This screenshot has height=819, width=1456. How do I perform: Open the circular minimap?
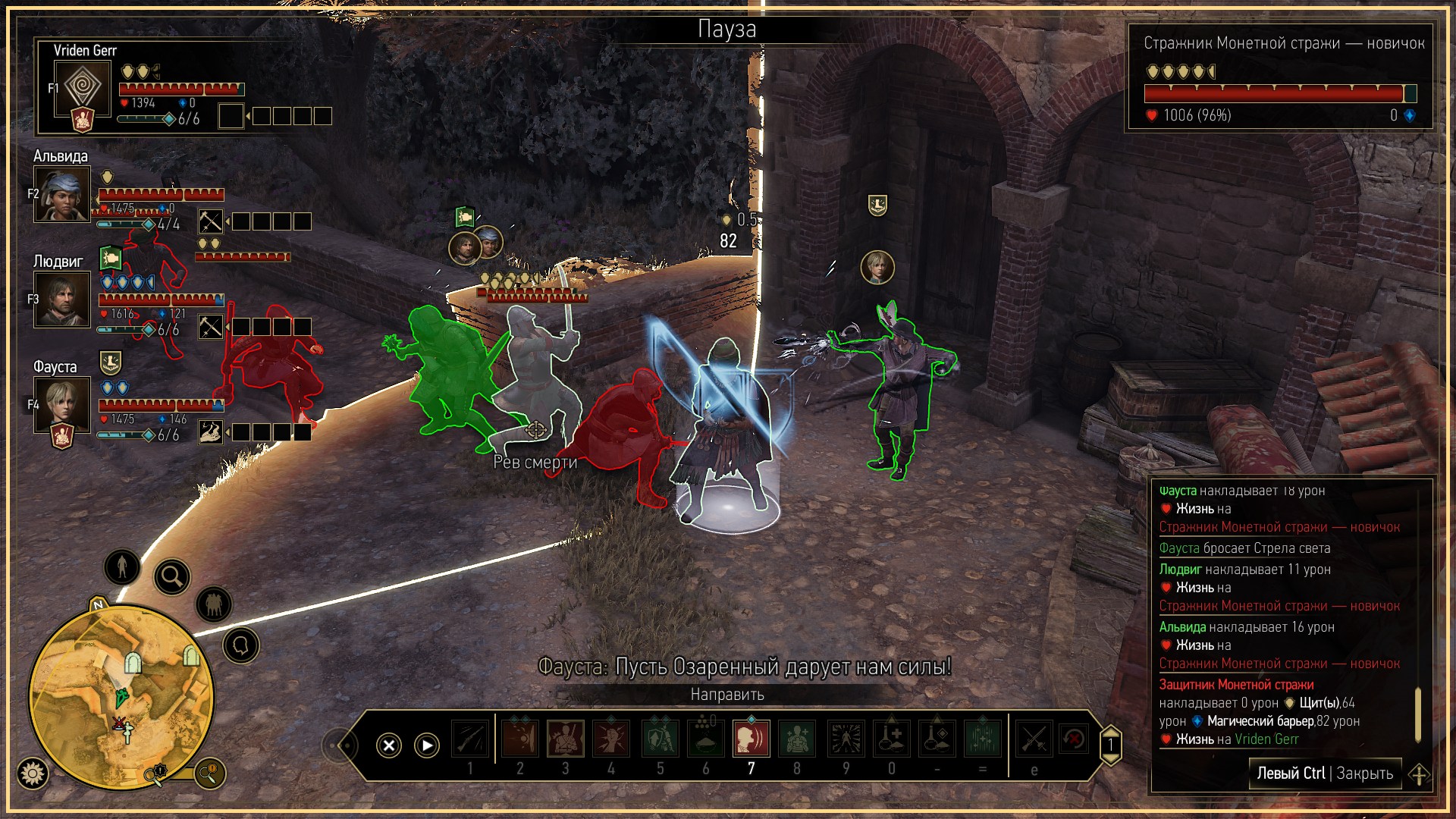coord(121,698)
